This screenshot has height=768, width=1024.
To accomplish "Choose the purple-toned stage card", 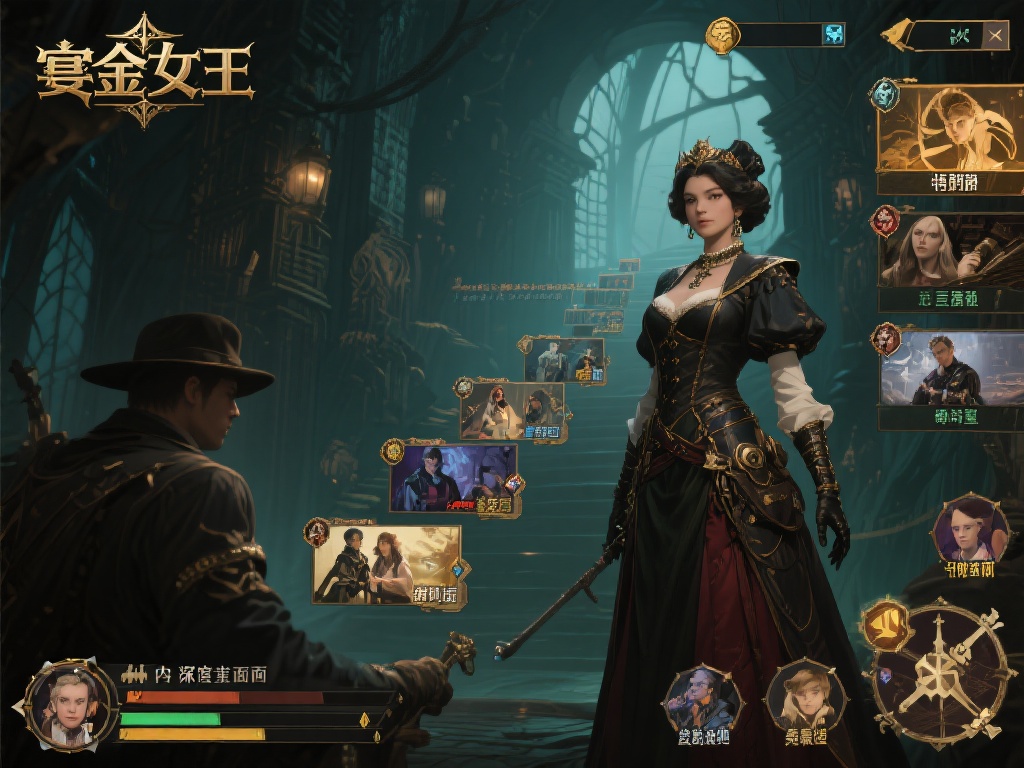I will point(453,478).
